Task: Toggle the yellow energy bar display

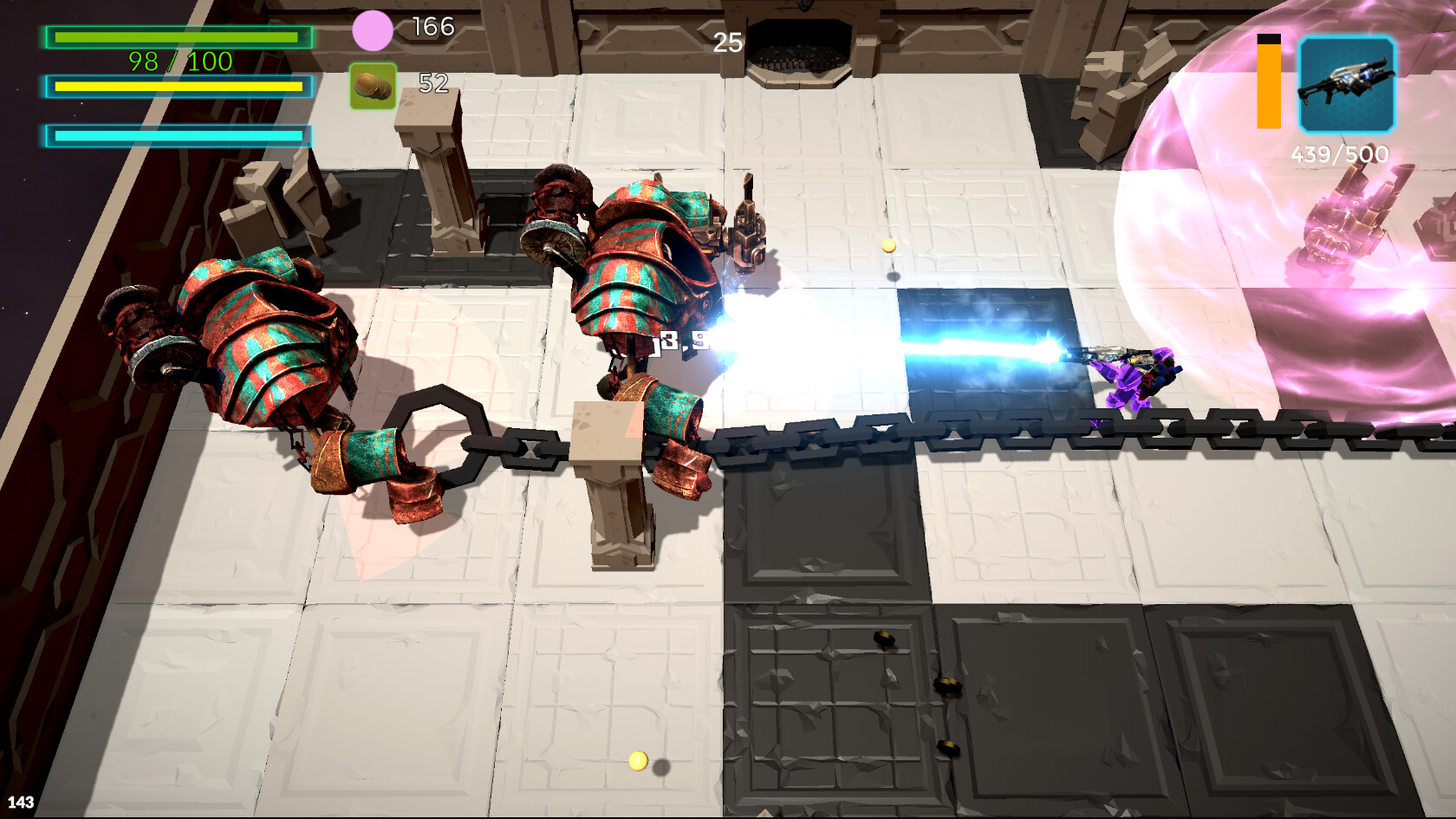Action: (178, 87)
